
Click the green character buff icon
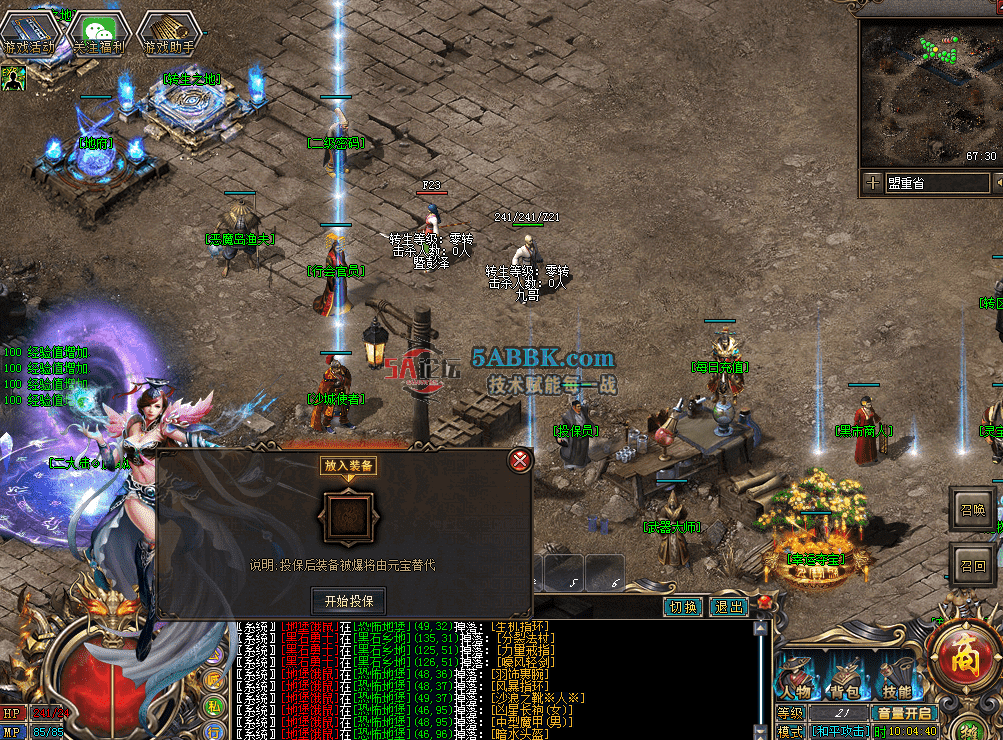(13, 77)
